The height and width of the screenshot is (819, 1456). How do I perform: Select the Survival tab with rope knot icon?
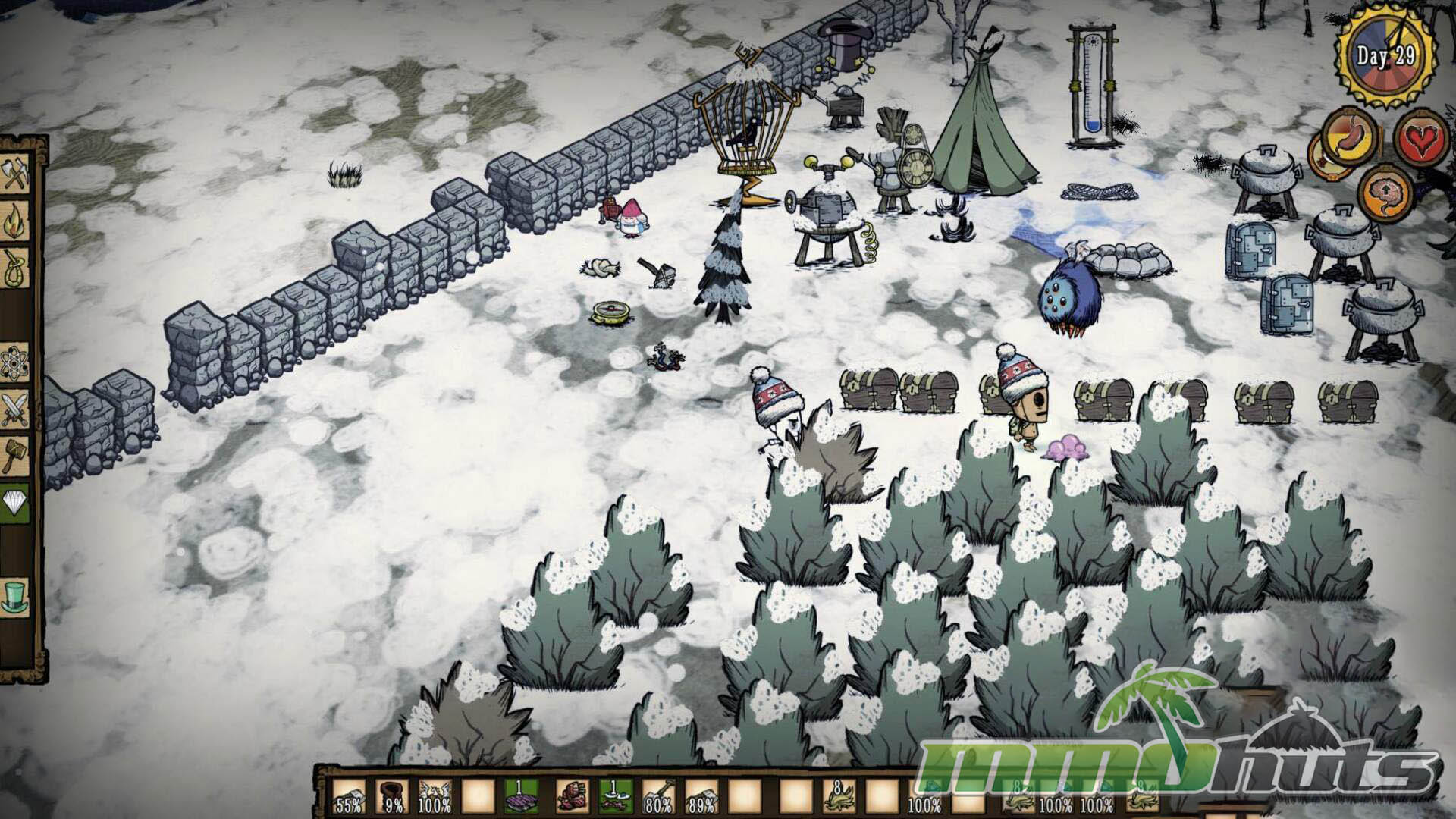(x=16, y=268)
